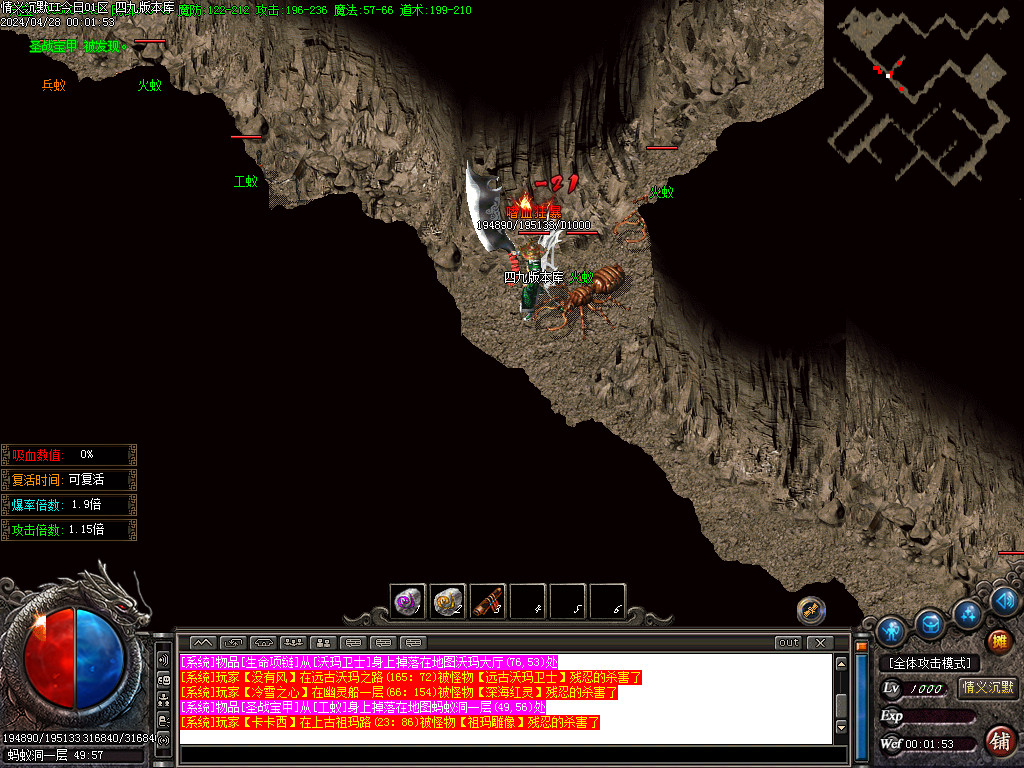Click the topmost sound-wave chat channel button
The image size is (1024, 768).
[163, 660]
